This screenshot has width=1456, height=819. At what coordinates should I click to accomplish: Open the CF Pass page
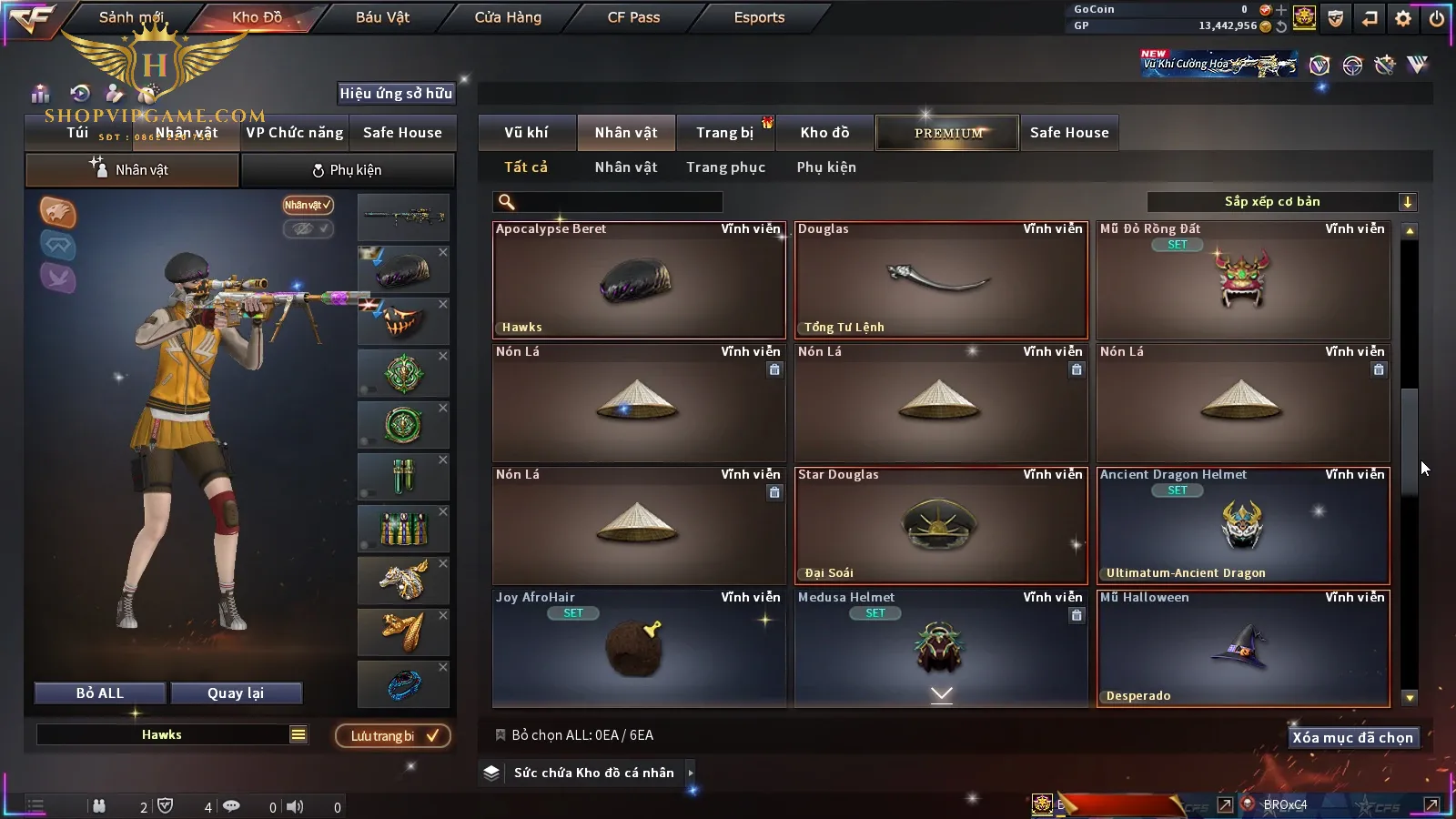click(633, 17)
